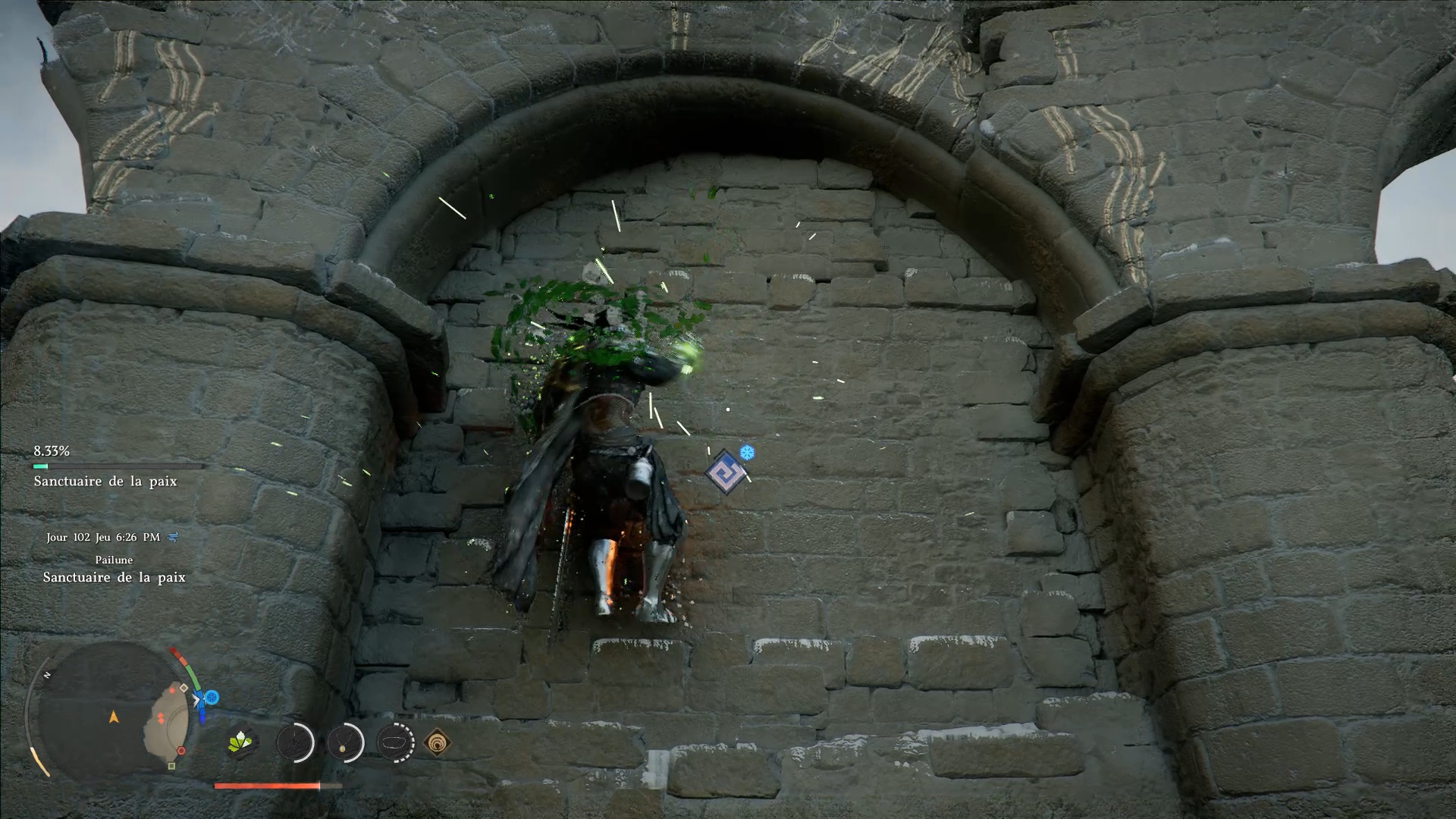Select the ring item slot
Viewport: 1456px width, 819px height.
coord(395,742)
